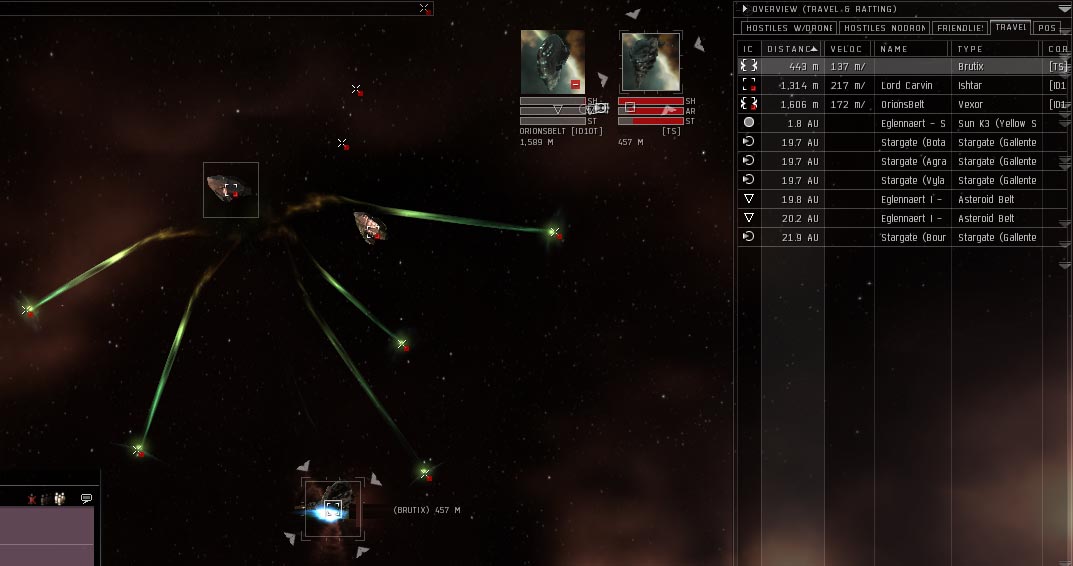1073x566 pixels.
Task: Click the red X member icon in chat
Action: [x=33, y=498]
